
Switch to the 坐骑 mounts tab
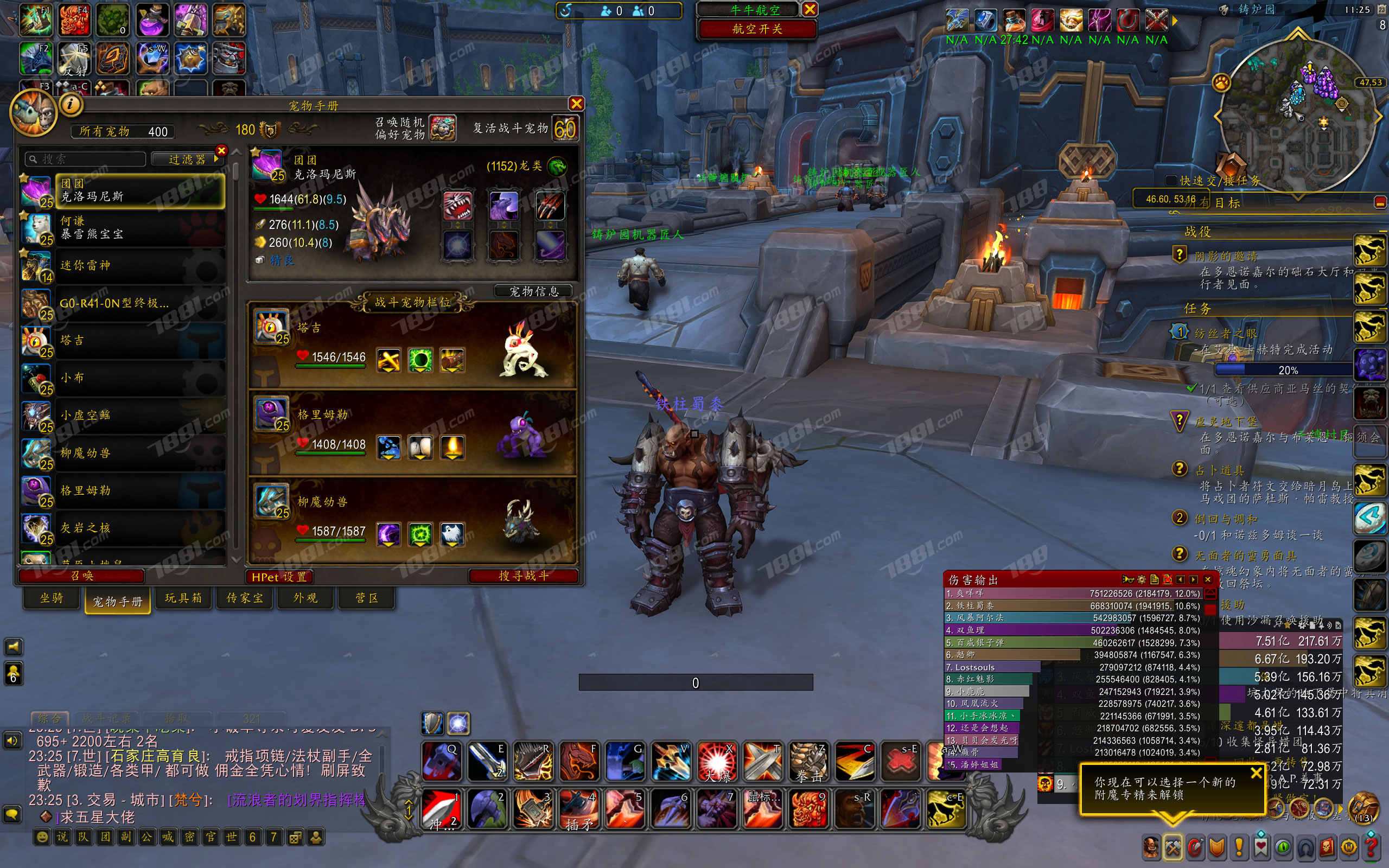pyautogui.click(x=52, y=598)
